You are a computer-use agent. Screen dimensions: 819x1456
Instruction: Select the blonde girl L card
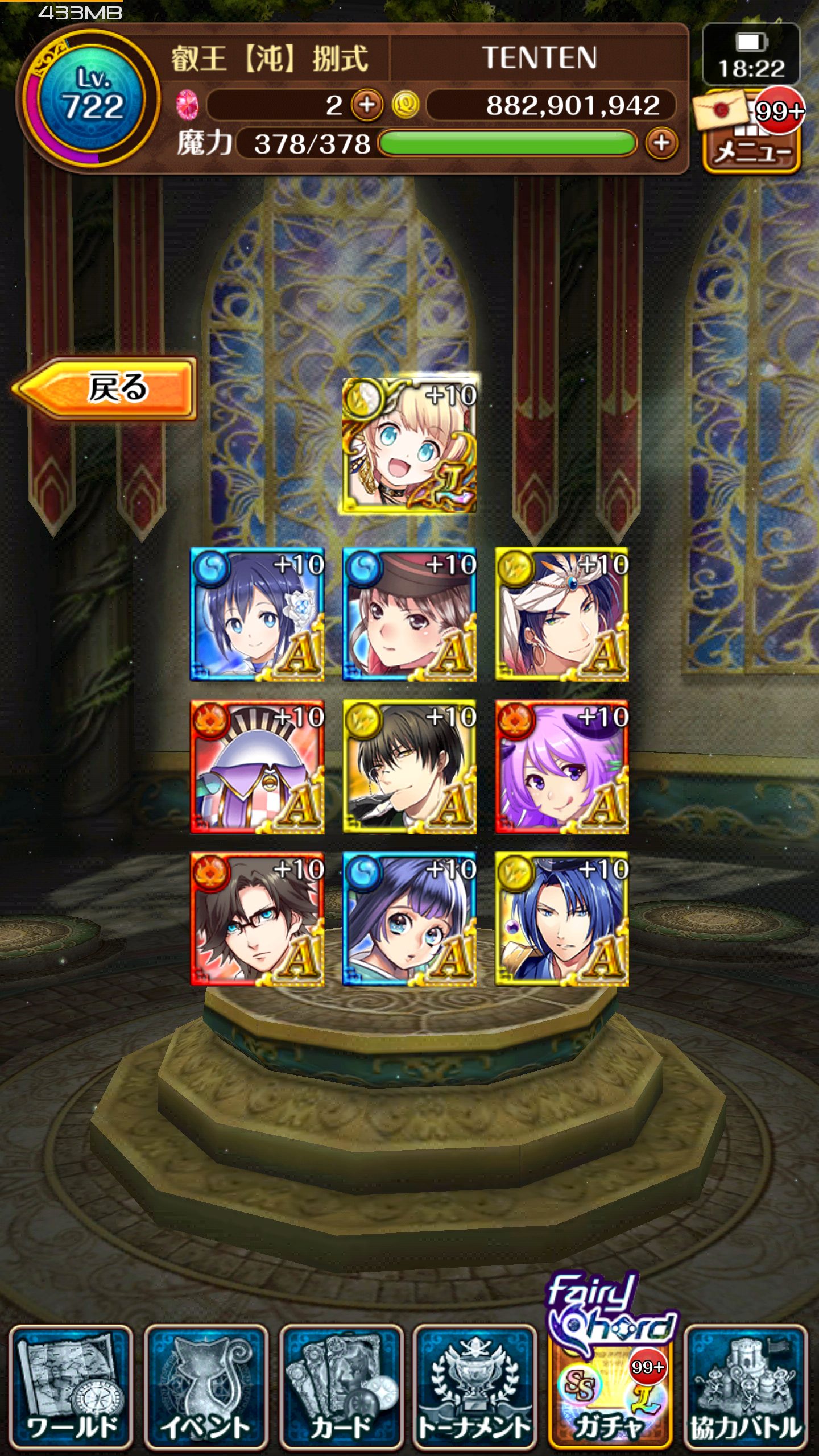pyautogui.click(x=409, y=445)
